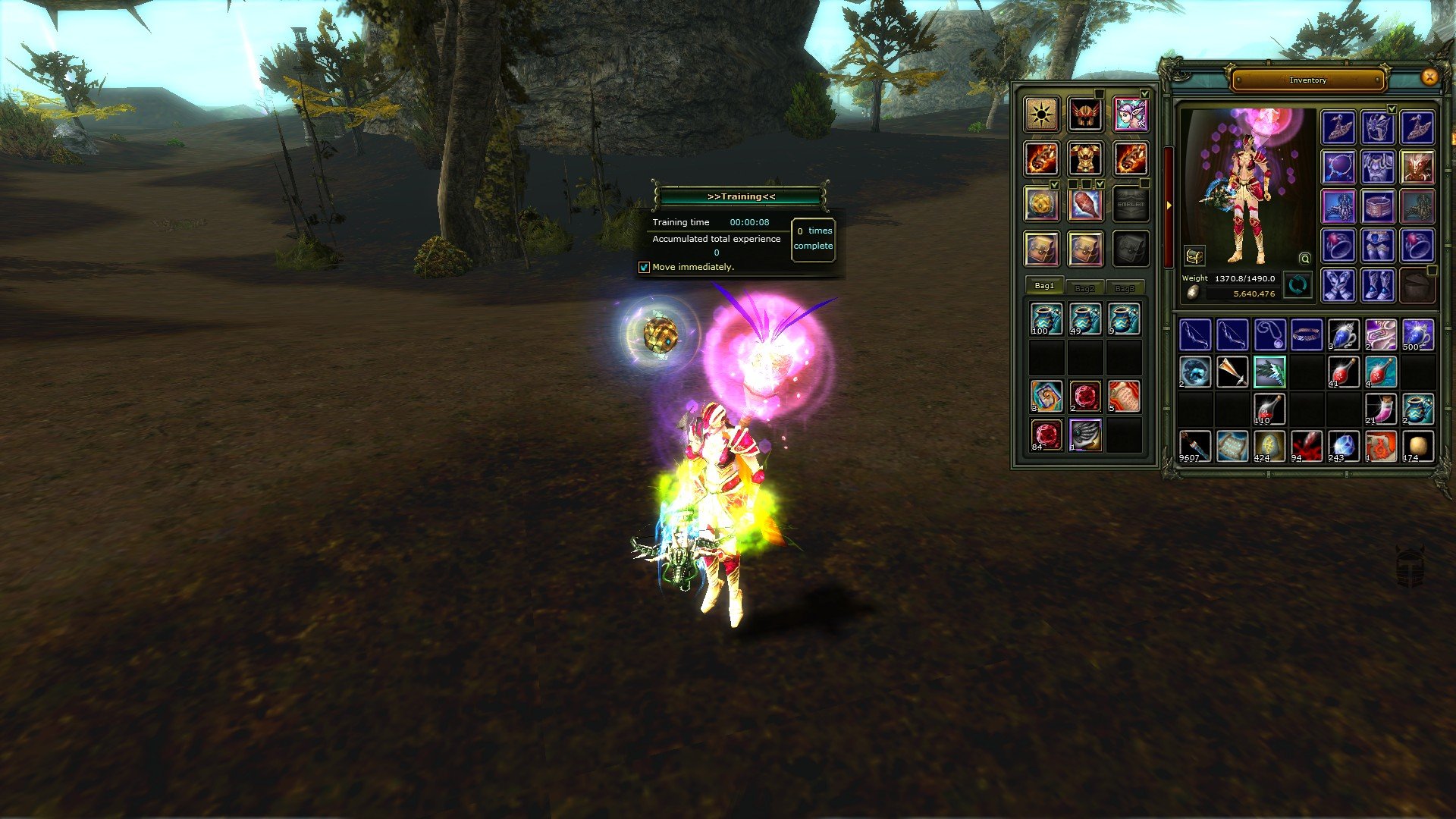Select the red gem stack of 84
The width and height of the screenshot is (1456, 819).
[1046, 435]
